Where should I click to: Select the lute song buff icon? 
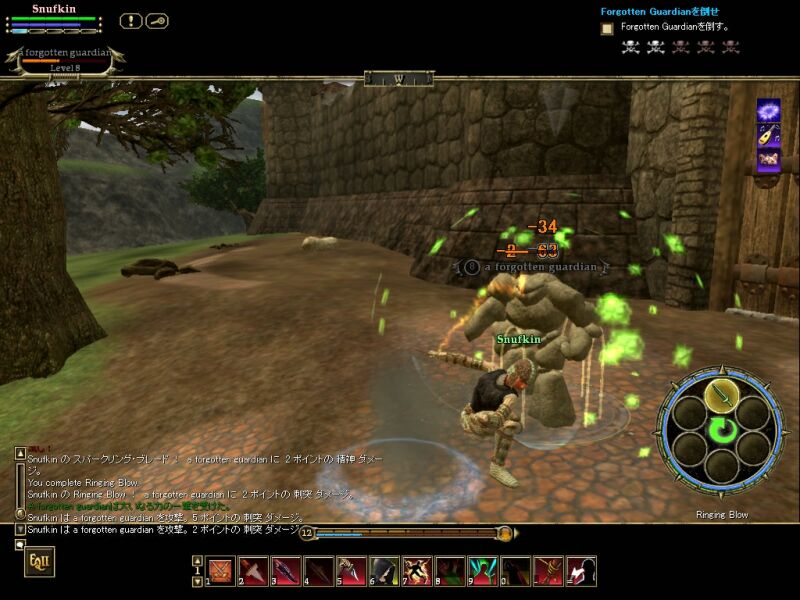[x=768, y=135]
